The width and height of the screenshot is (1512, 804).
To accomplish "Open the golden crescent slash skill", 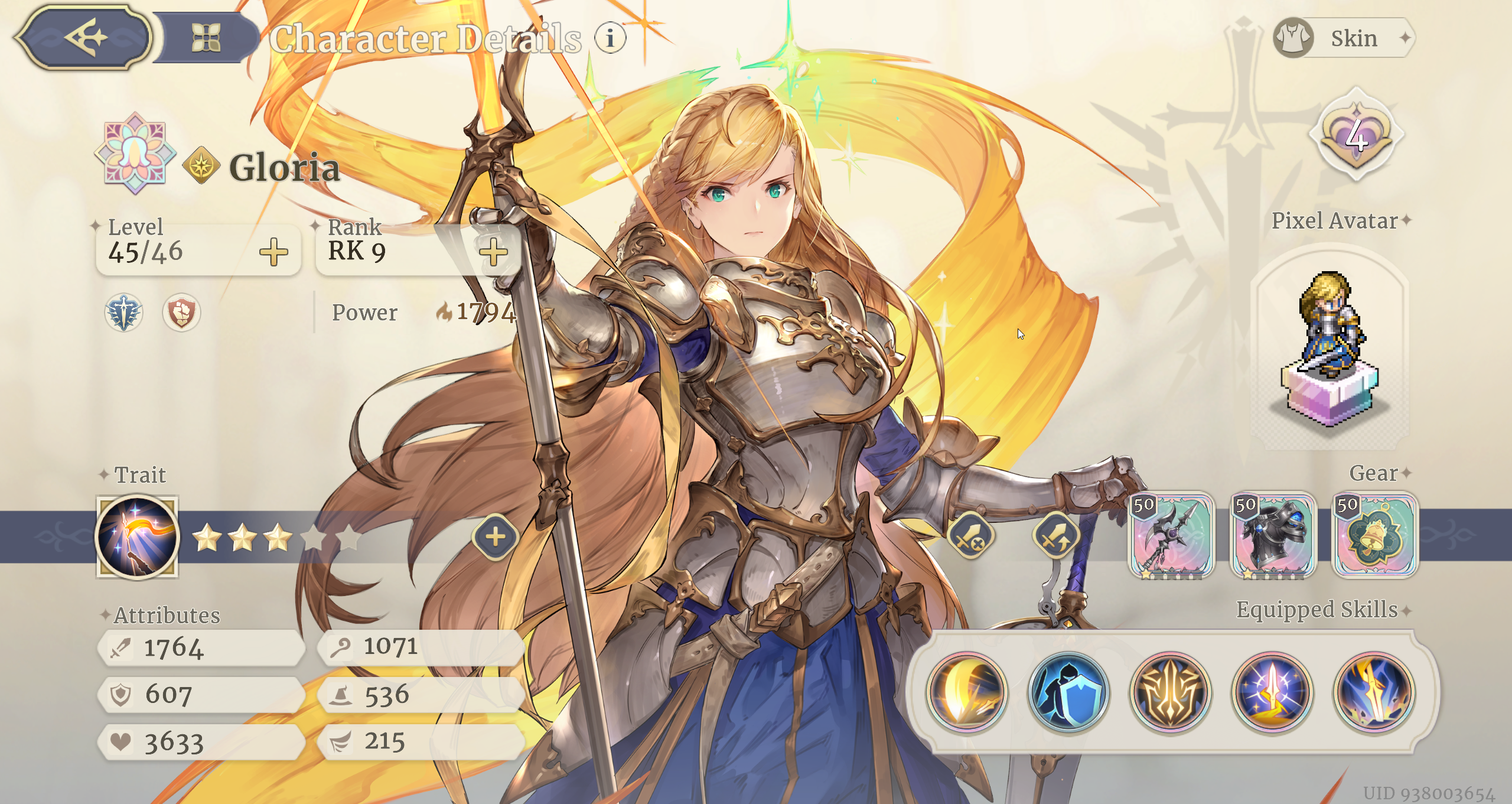I will click(x=967, y=692).
